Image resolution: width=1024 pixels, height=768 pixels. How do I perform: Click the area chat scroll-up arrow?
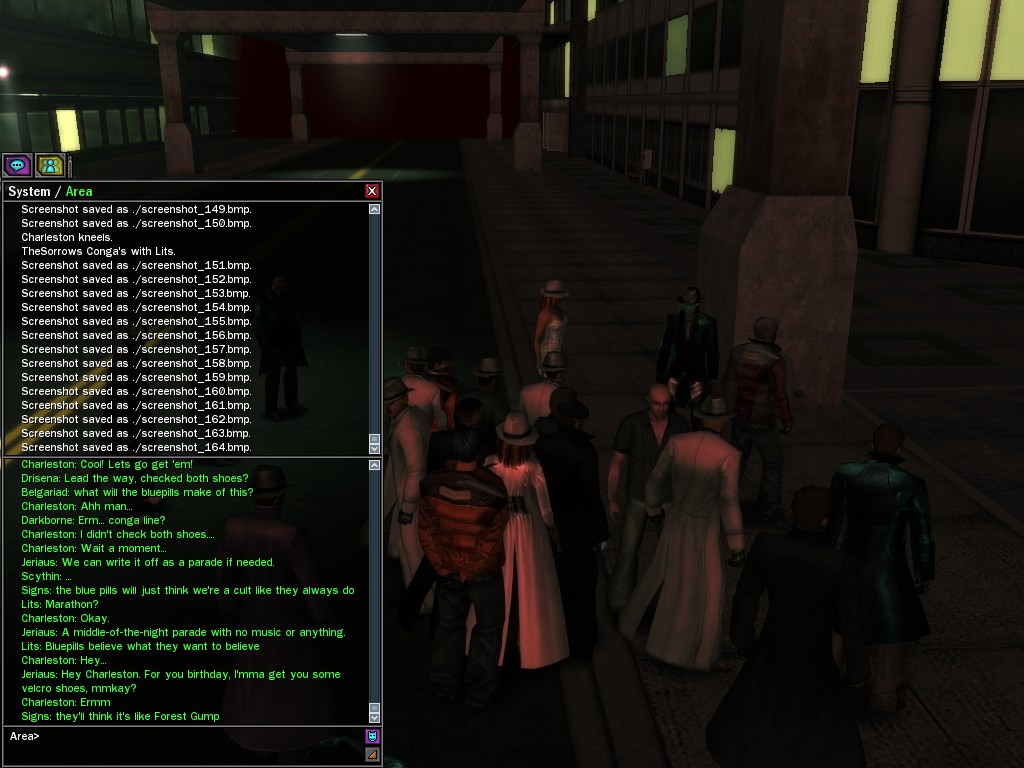point(374,465)
